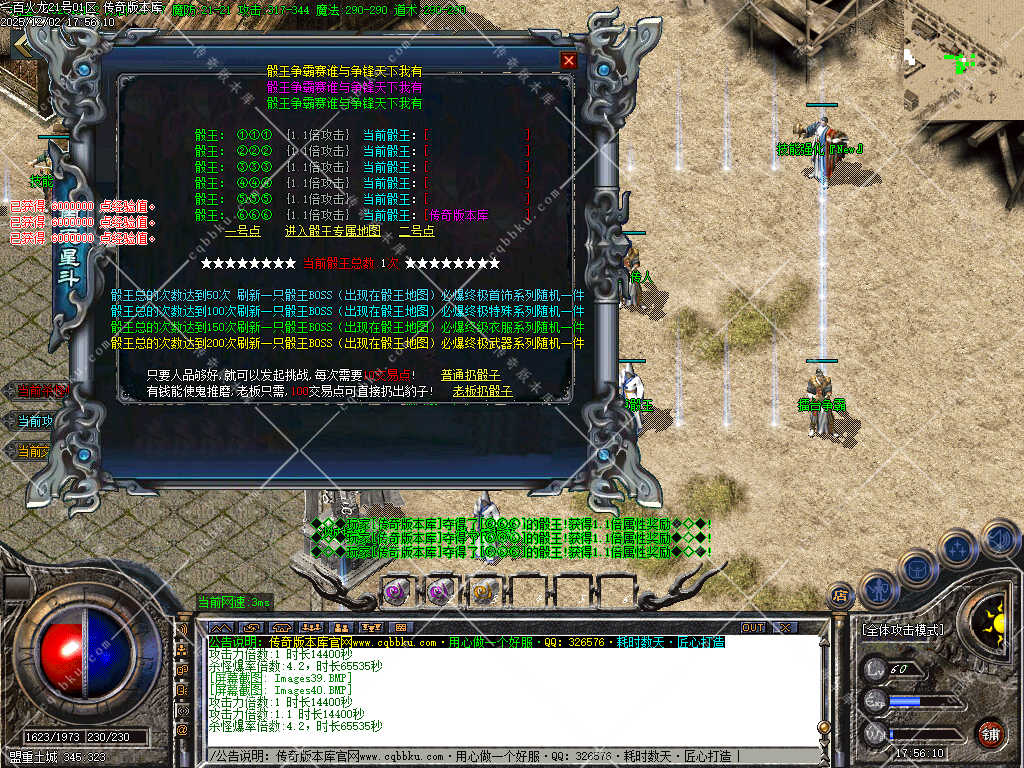Click the OUT button above chat
Screen dimensions: 1024x768
tap(753, 628)
